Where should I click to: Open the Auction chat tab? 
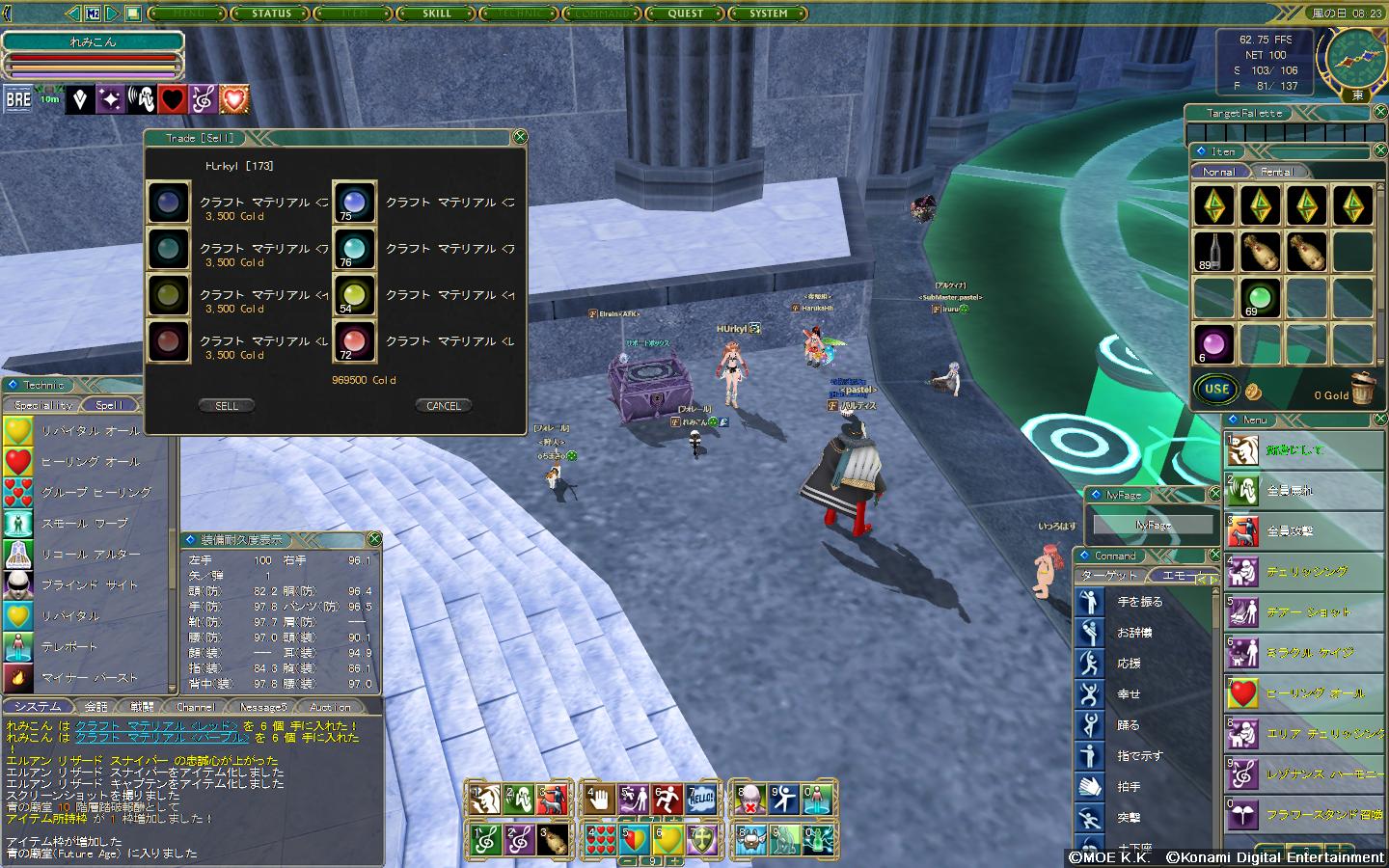330,707
